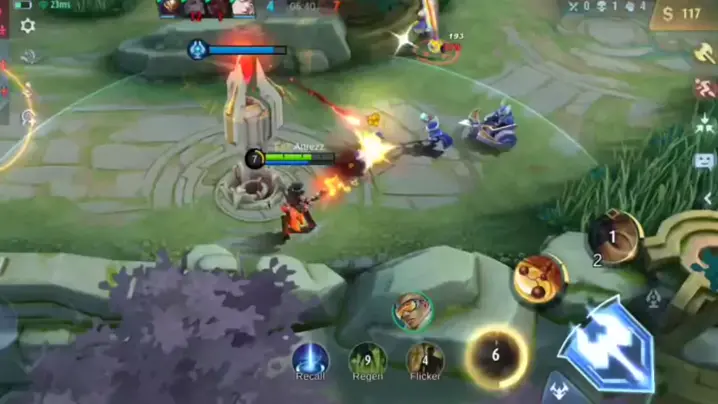Send the red retreat quick signal
Viewport: 718px width, 404px height.
704,89
